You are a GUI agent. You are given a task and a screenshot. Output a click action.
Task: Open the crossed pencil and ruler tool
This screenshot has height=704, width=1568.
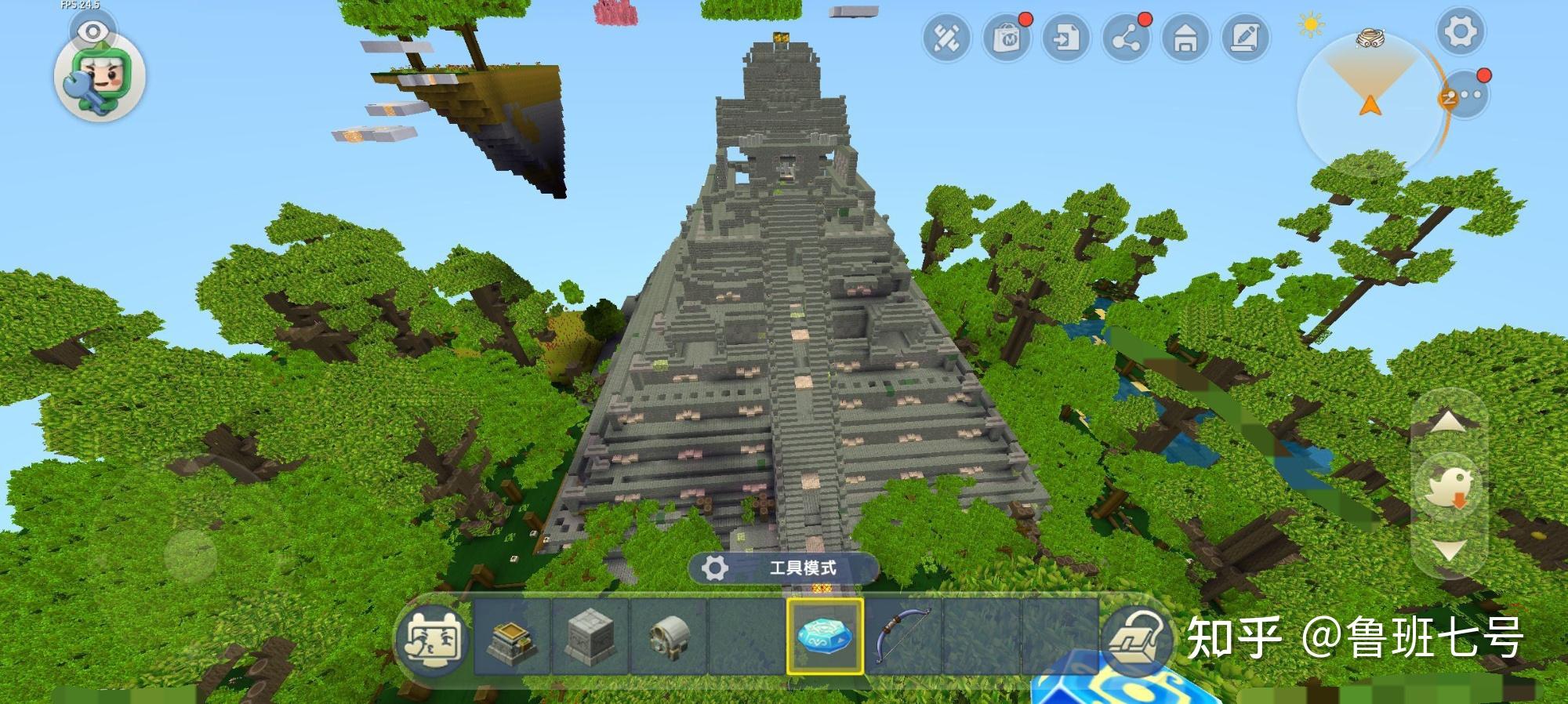tap(946, 38)
